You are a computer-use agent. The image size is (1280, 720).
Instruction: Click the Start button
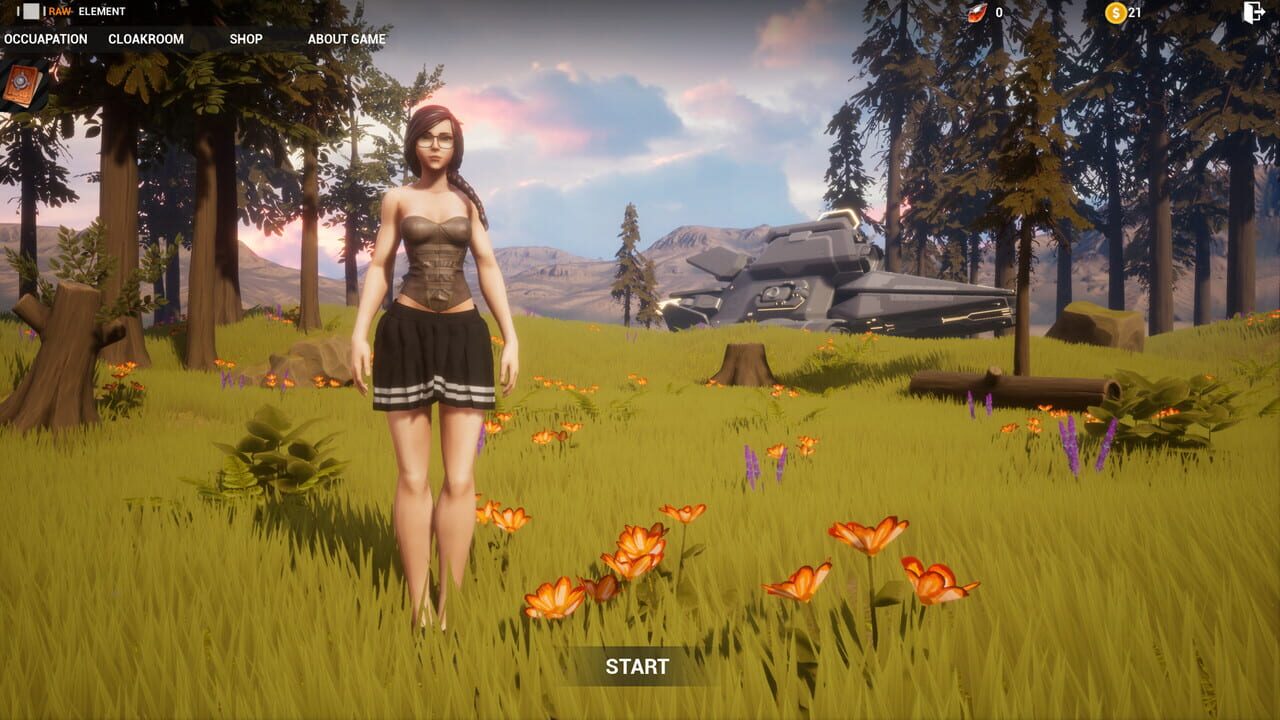(637, 666)
